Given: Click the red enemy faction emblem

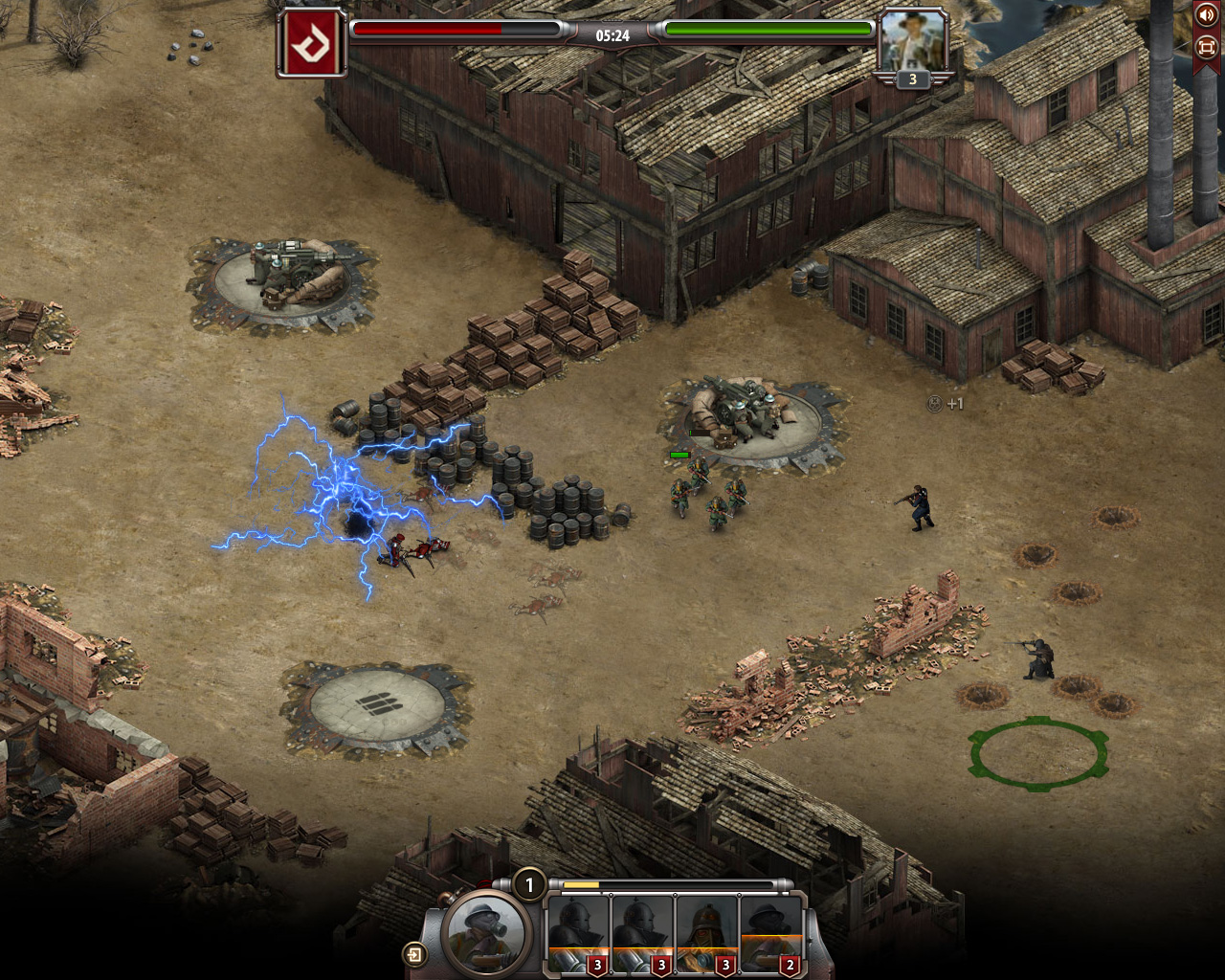Looking at the screenshot, I should tap(311, 43).
